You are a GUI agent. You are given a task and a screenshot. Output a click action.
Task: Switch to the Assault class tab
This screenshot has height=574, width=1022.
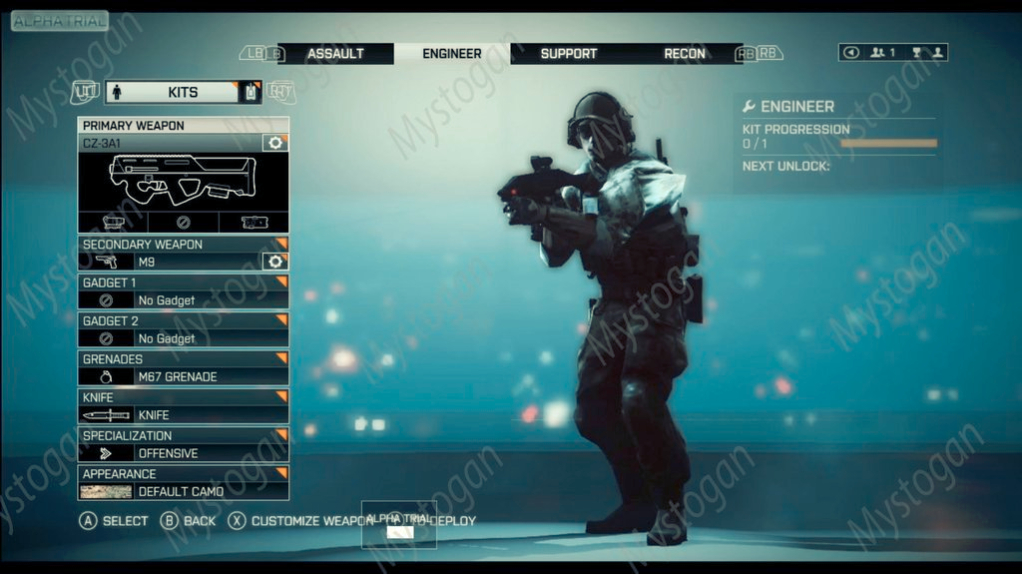coord(335,54)
